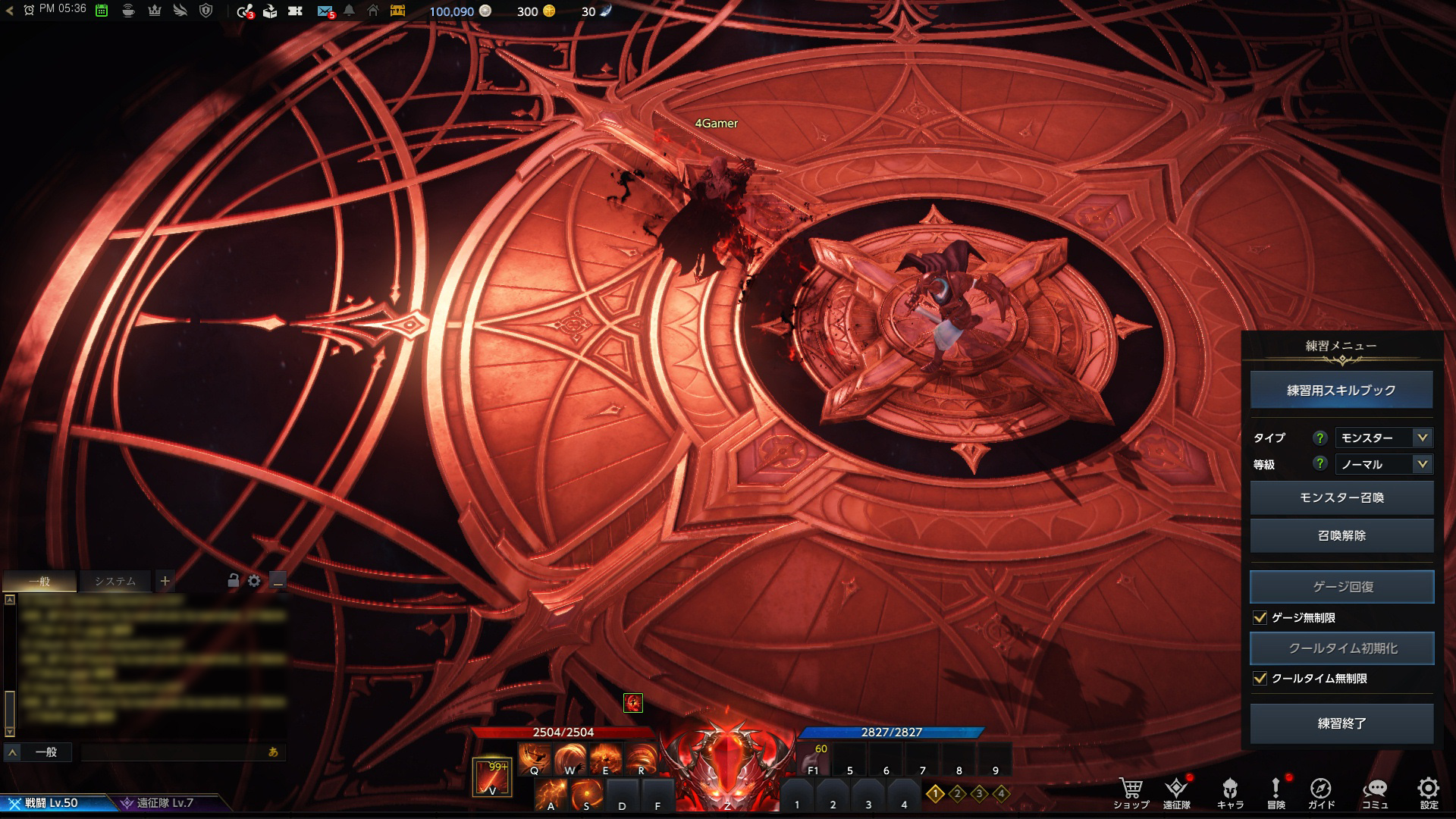Open the 等級 dropdown showing ノーマル

[1382, 464]
